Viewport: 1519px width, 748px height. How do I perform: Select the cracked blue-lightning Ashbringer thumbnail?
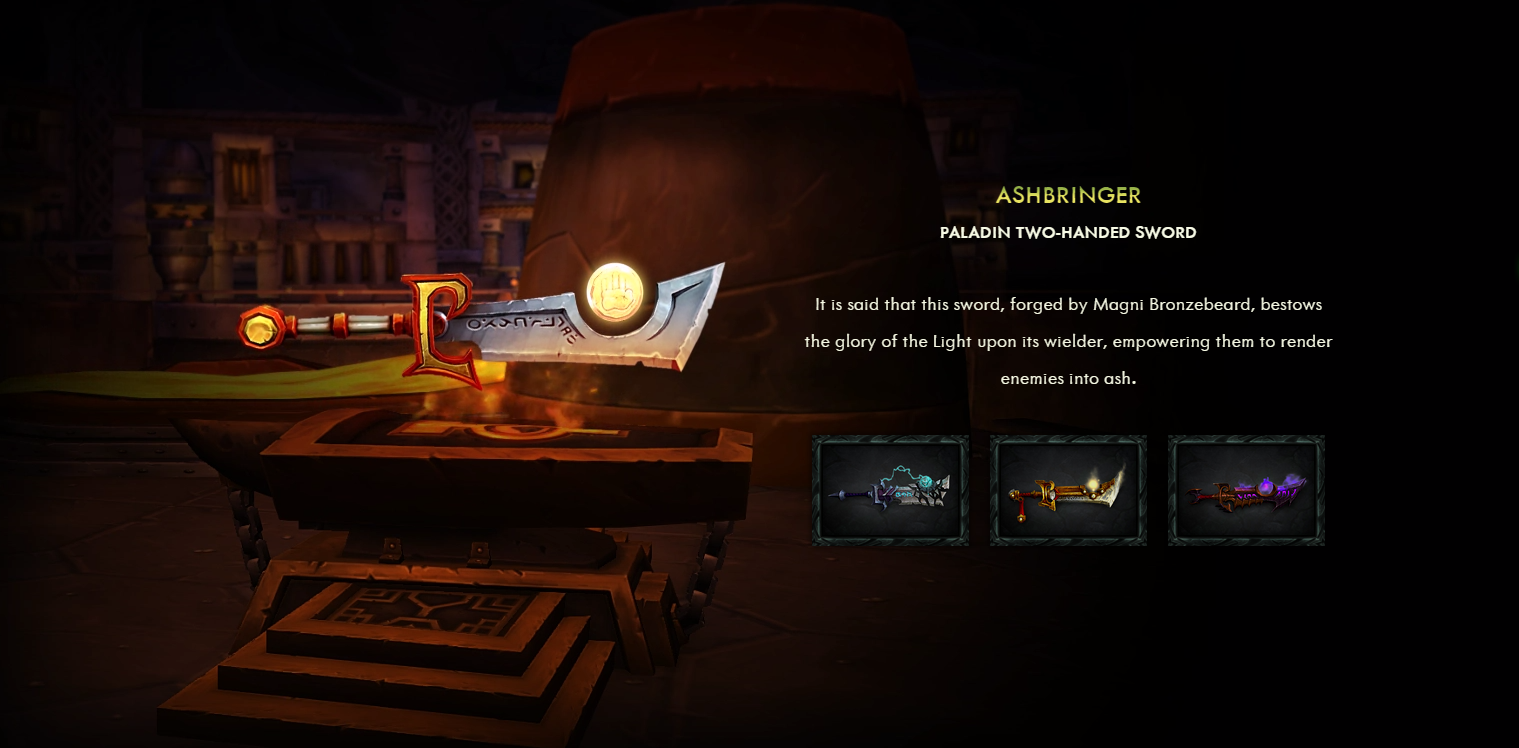coord(890,490)
